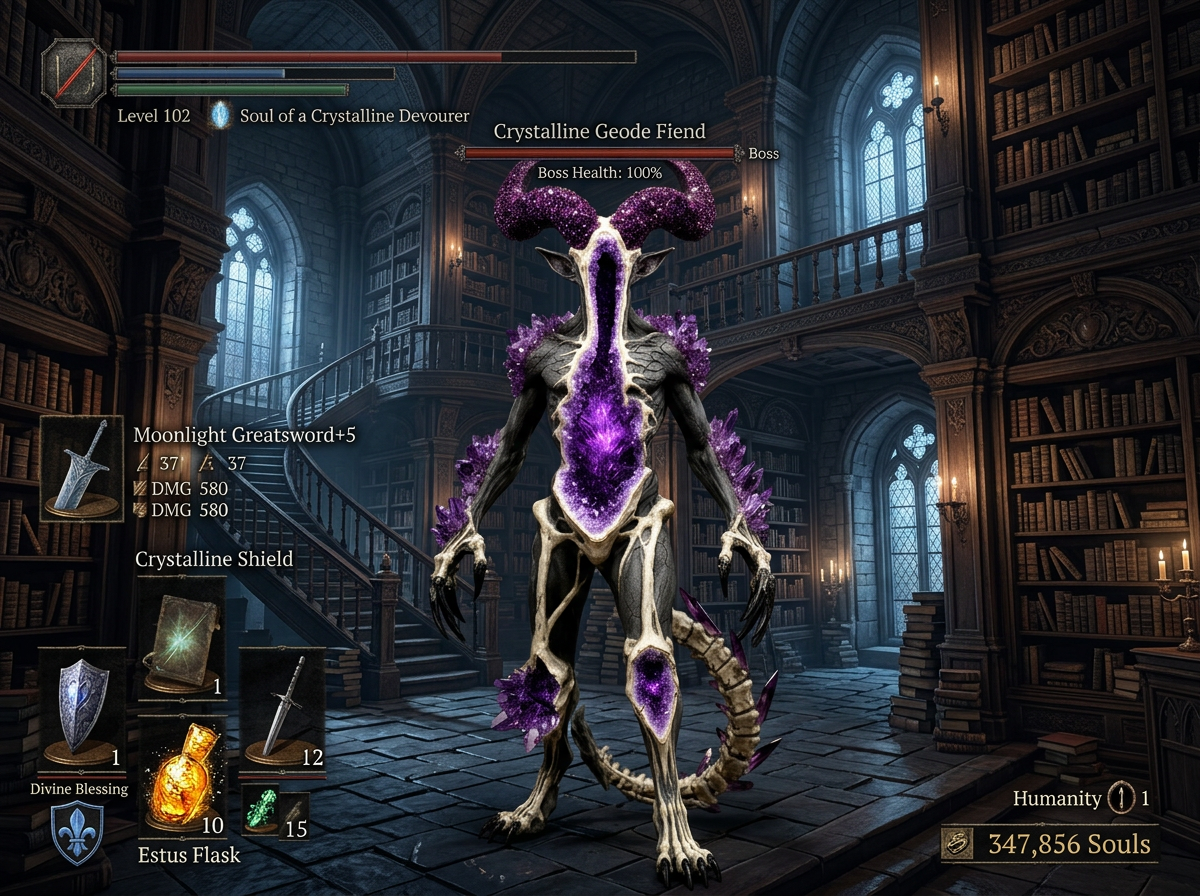
Task: Select the spell tome slot
Action: coord(181,634)
